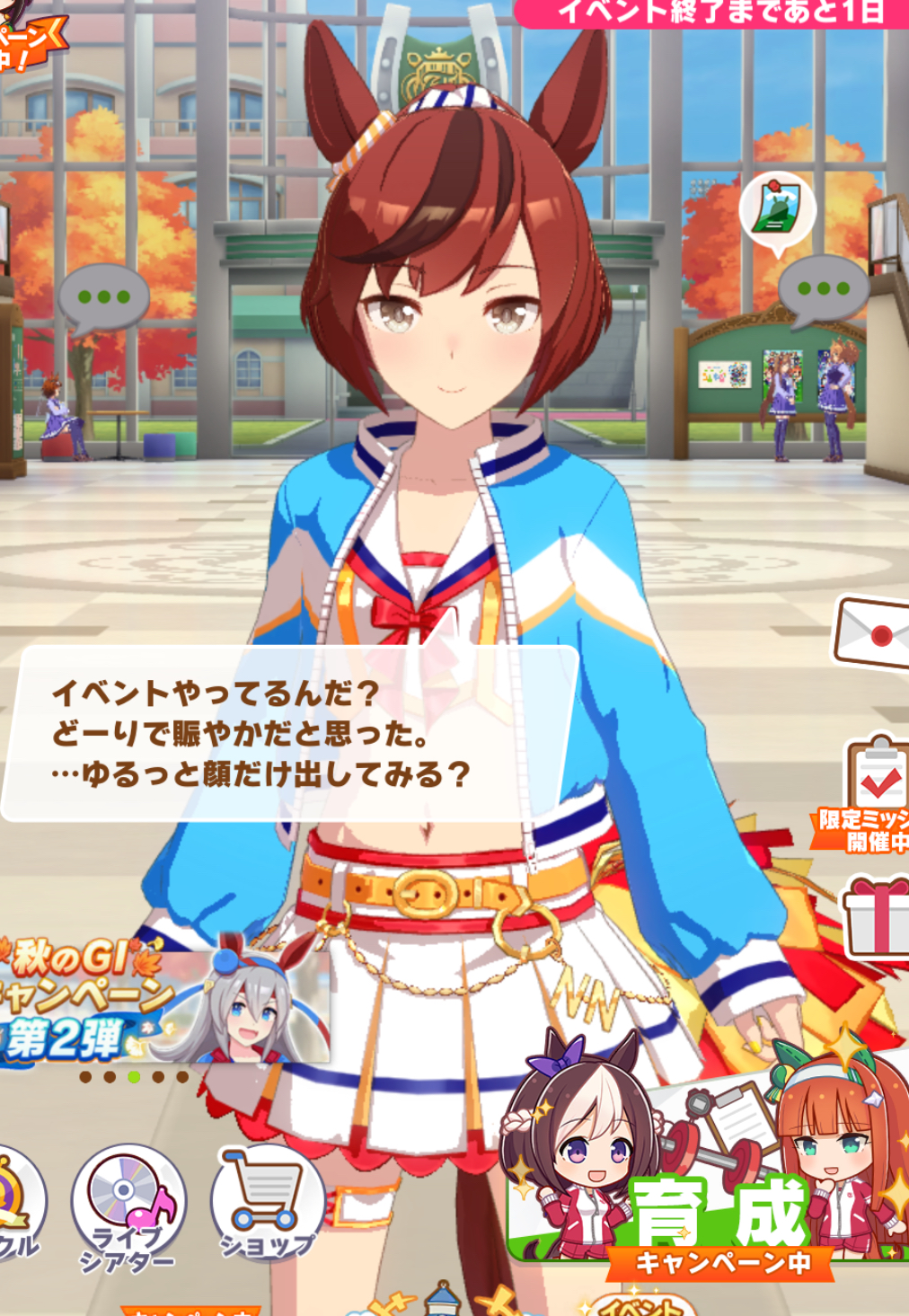Image resolution: width=909 pixels, height=1316 pixels.
Task: Advance the character's dialogue speech box
Action: [287, 732]
